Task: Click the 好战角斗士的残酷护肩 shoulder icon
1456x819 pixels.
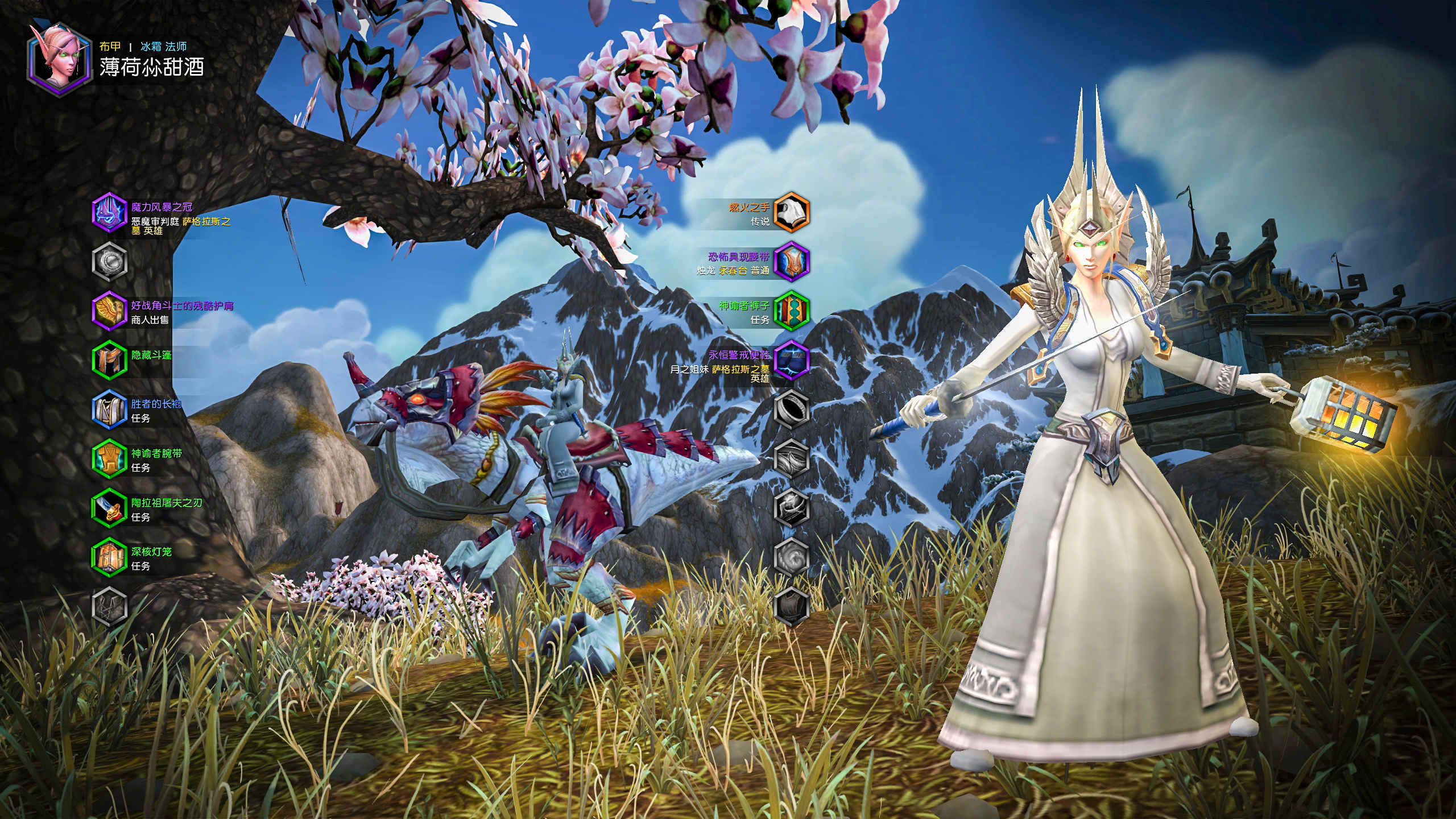Action: tap(109, 311)
